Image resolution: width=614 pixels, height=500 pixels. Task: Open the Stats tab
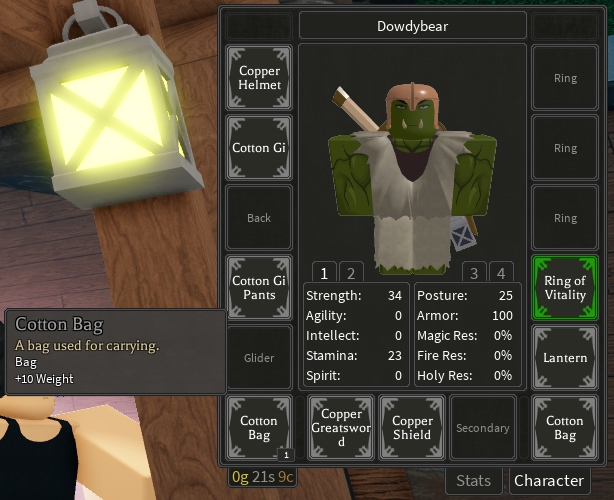tap(473, 481)
